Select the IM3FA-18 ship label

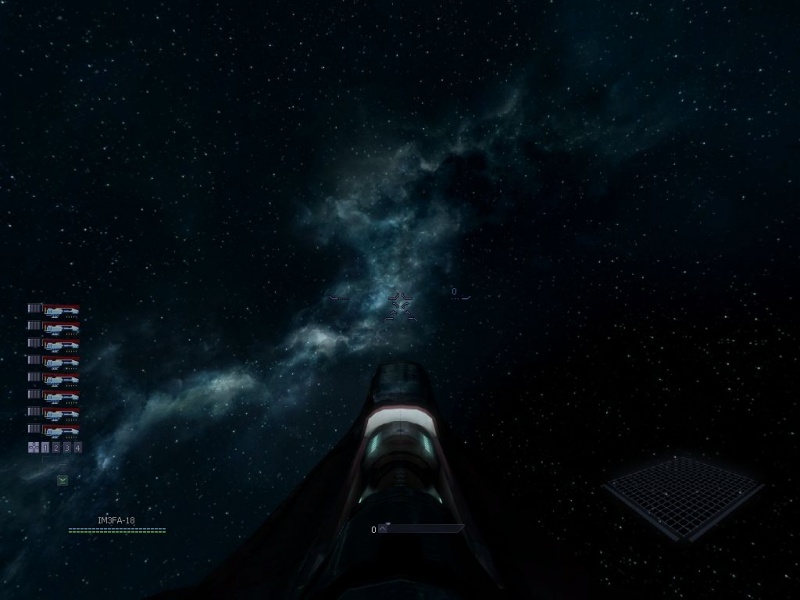pyautogui.click(x=116, y=521)
